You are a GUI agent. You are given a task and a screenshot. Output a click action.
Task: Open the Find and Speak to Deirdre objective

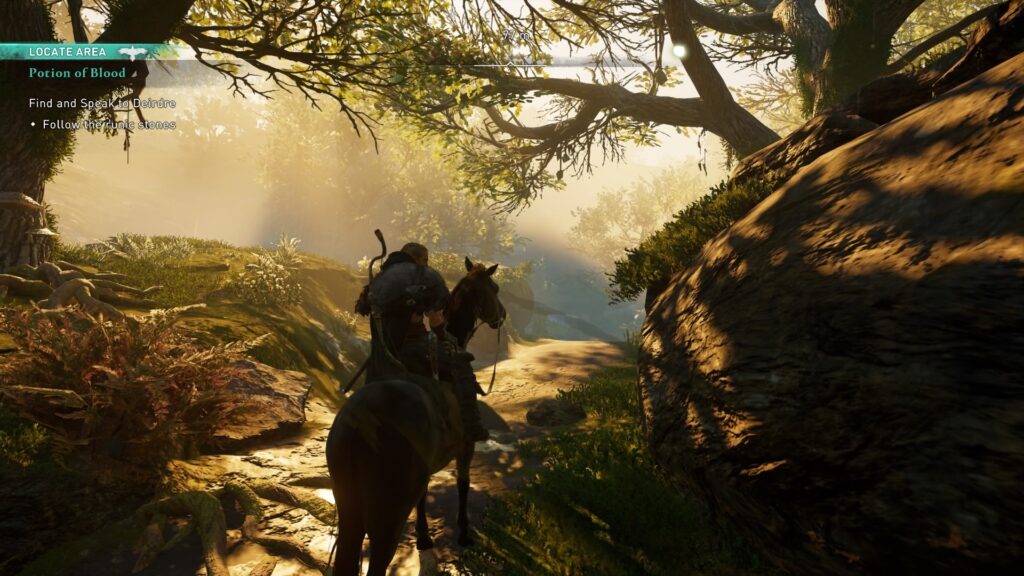click(x=102, y=103)
